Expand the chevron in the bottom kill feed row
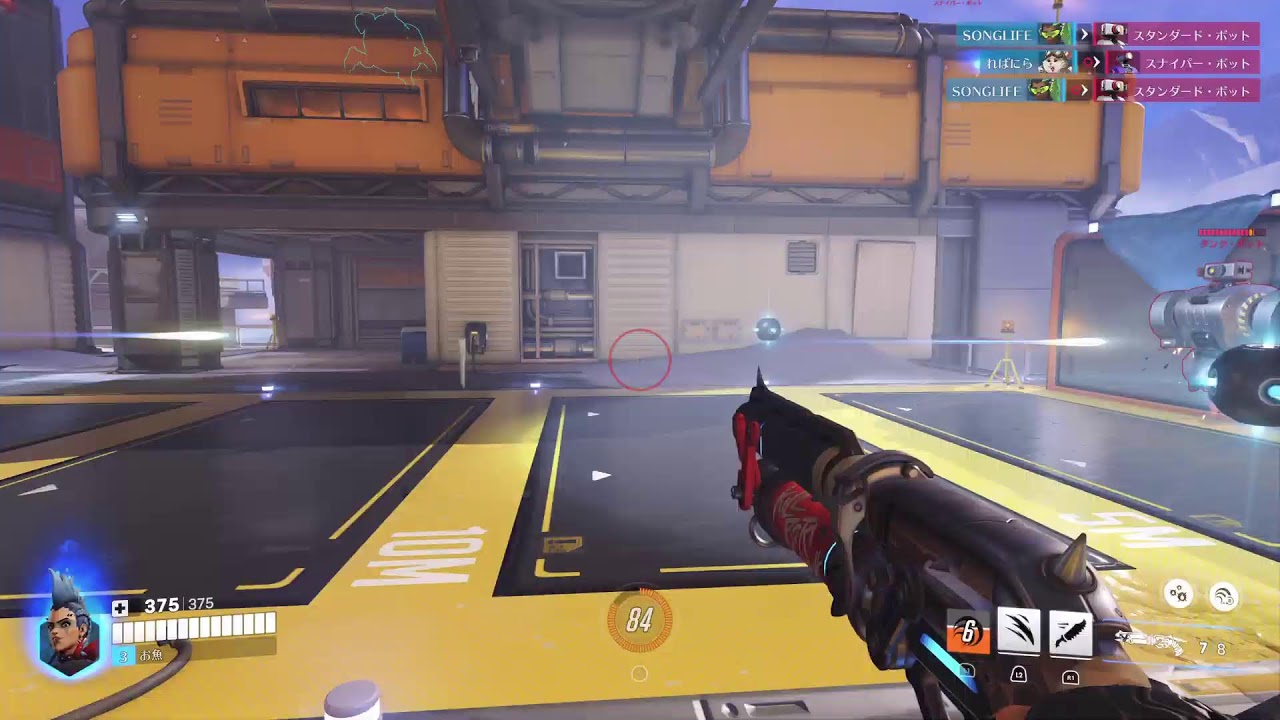The height and width of the screenshot is (720, 1280). click(1086, 90)
